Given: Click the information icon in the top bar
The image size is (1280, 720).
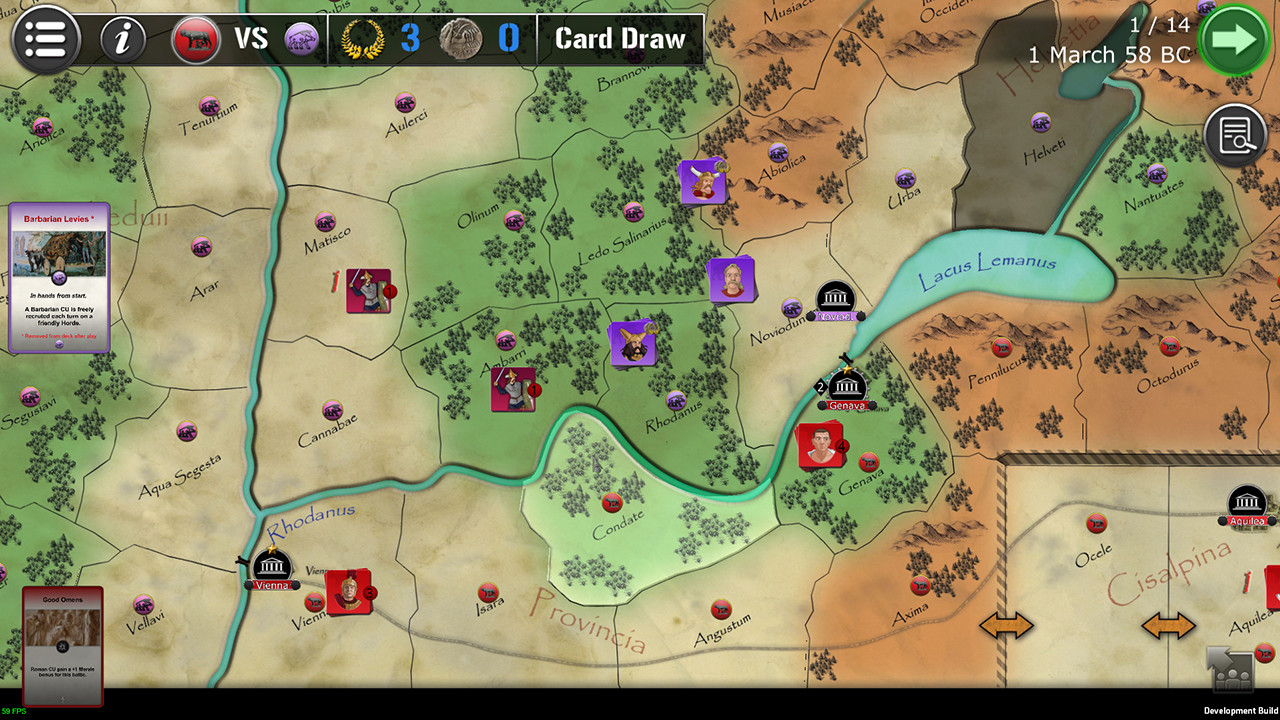Looking at the screenshot, I should [122, 40].
